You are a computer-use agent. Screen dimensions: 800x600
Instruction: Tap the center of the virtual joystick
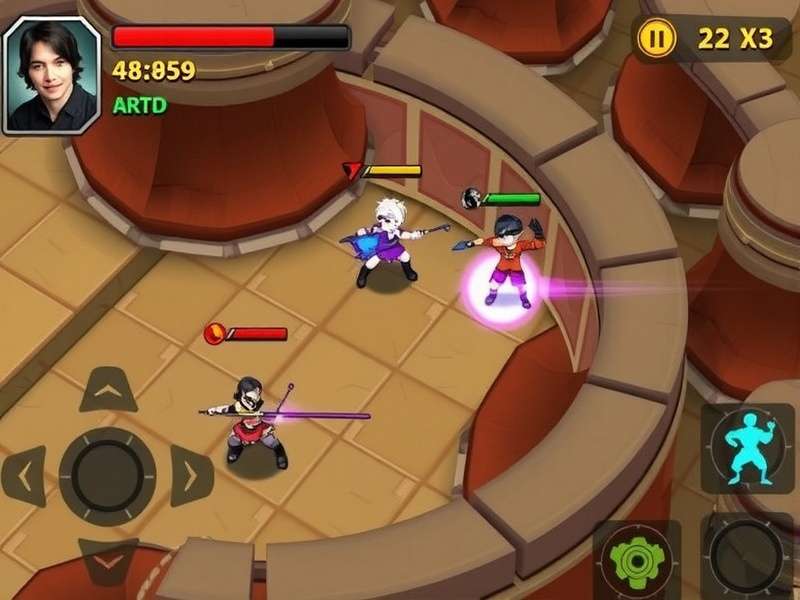point(107,476)
